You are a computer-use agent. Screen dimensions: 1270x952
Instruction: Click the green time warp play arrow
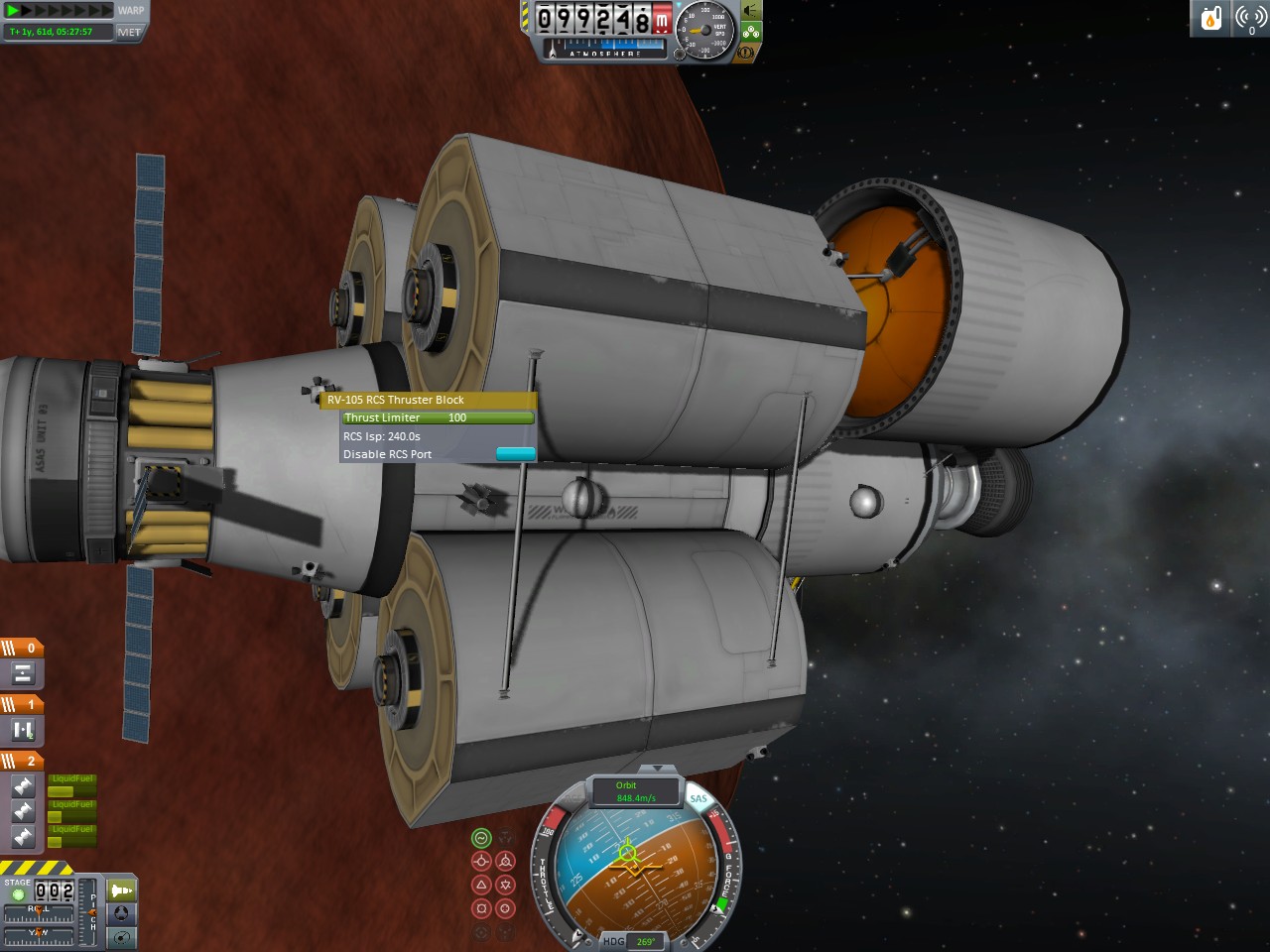(x=13, y=11)
